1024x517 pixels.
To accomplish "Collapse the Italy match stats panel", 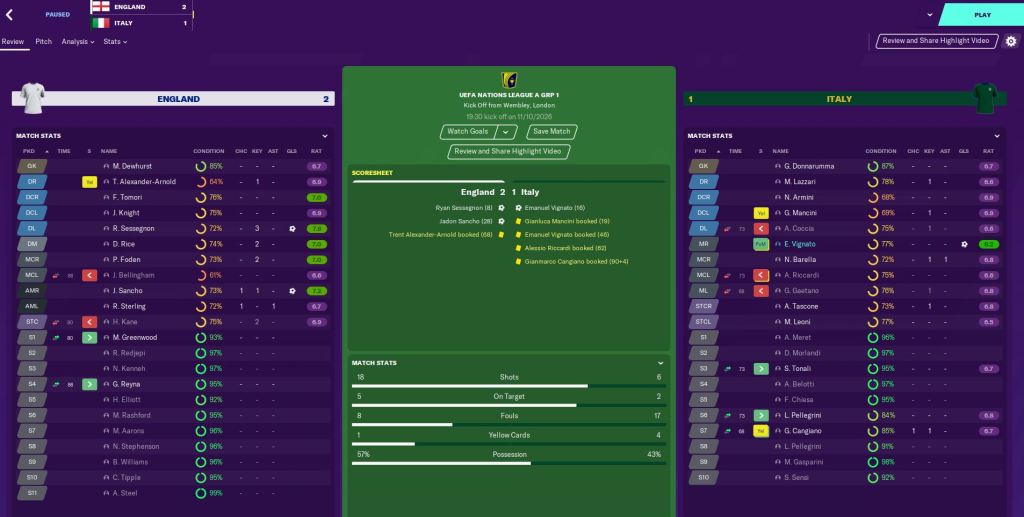I will point(997,136).
